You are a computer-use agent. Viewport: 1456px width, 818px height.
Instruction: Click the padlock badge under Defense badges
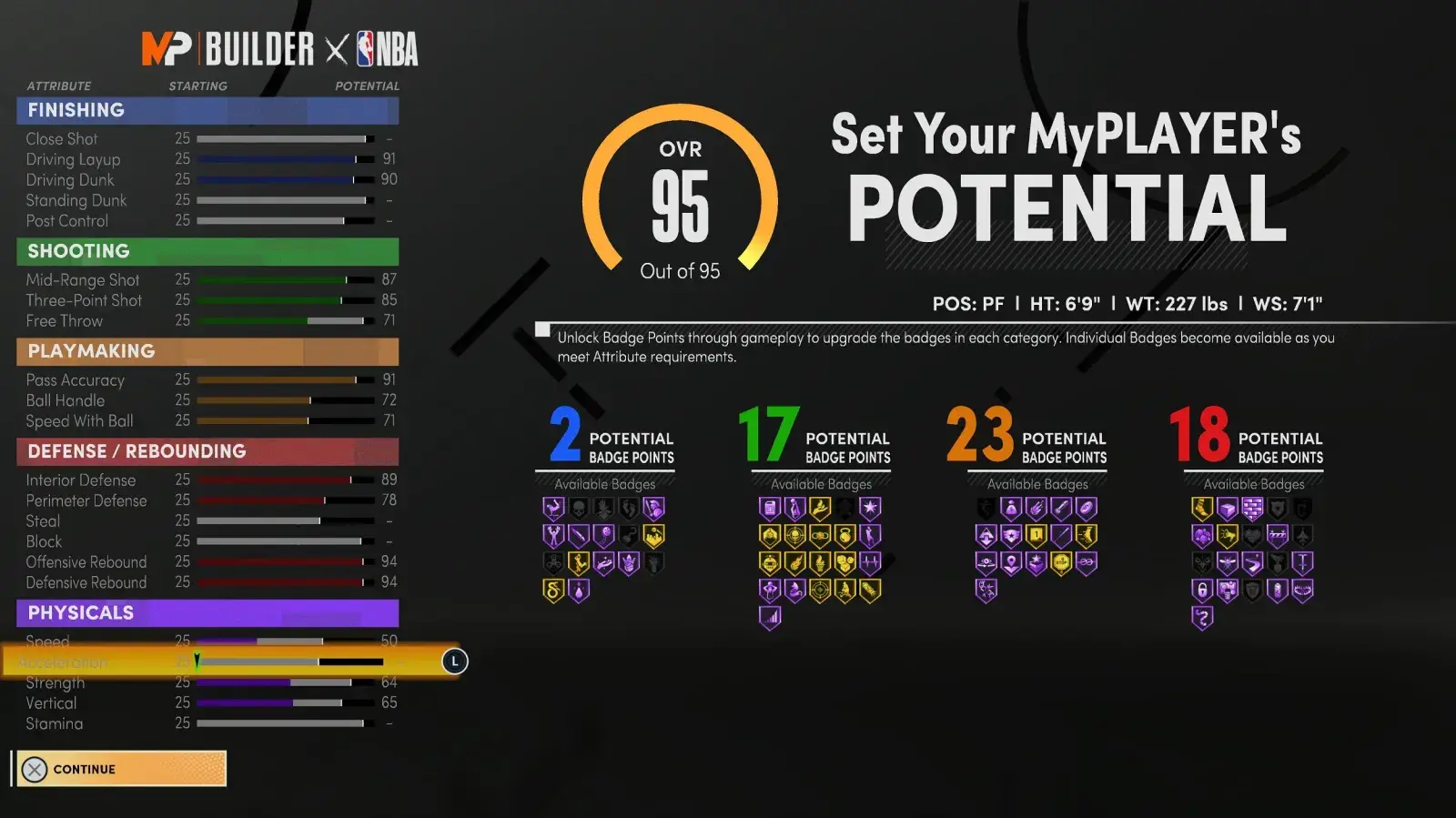coord(1202,591)
